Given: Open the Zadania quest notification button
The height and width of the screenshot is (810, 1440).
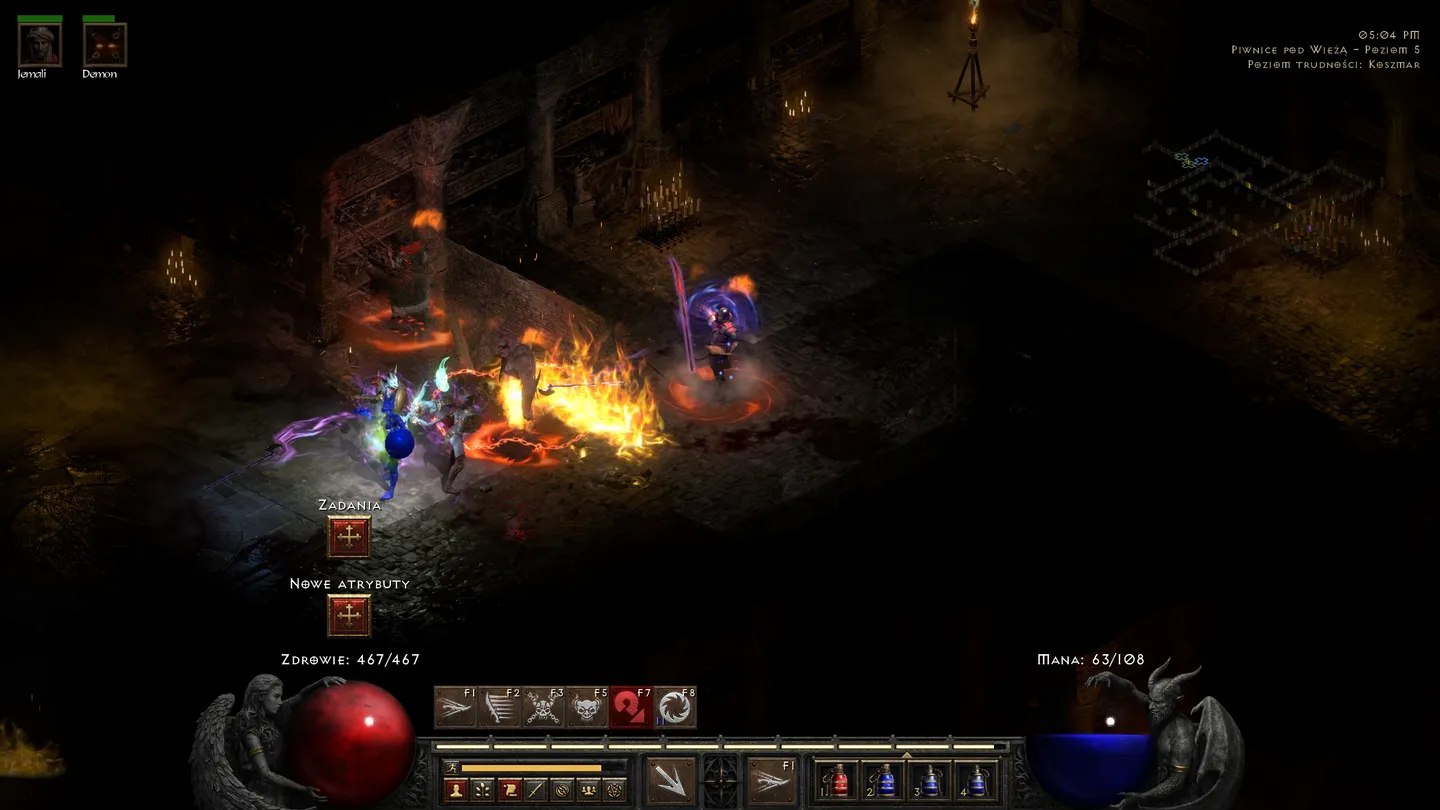Looking at the screenshot, I should click(349, 538).
